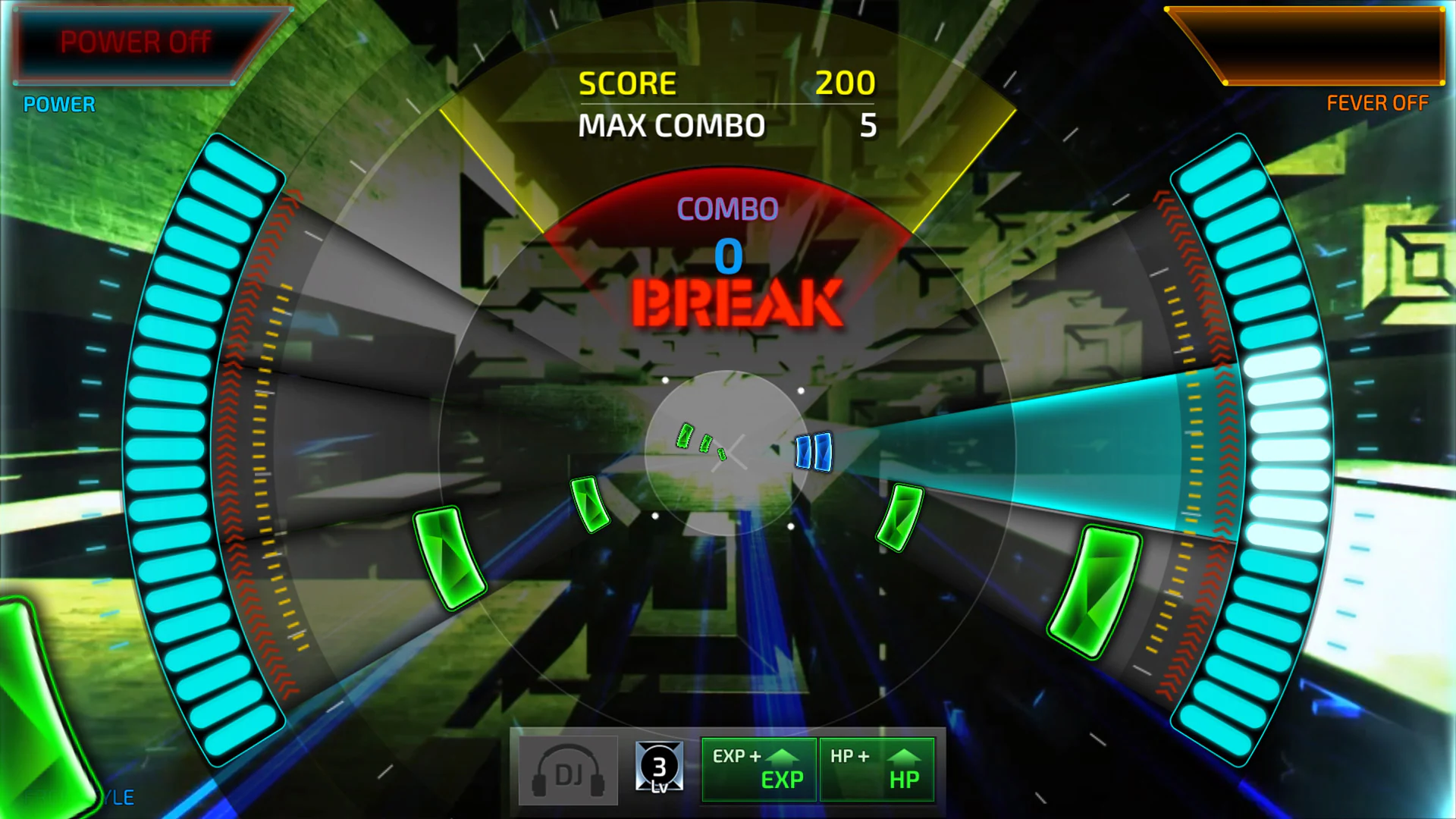Toggle the POWER Off indicator

coord(135,42)
